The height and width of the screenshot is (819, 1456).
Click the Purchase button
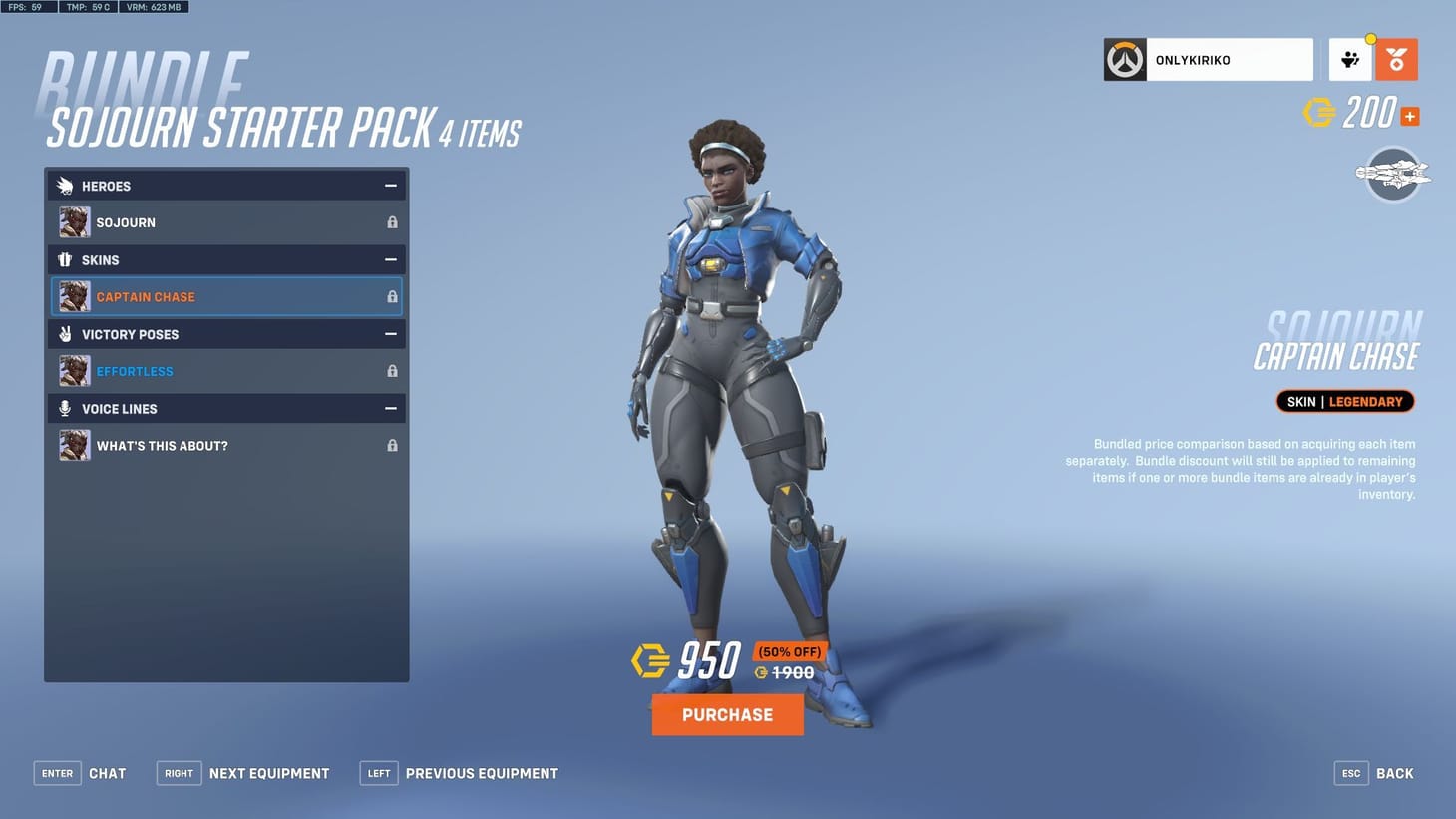(727, 714)
